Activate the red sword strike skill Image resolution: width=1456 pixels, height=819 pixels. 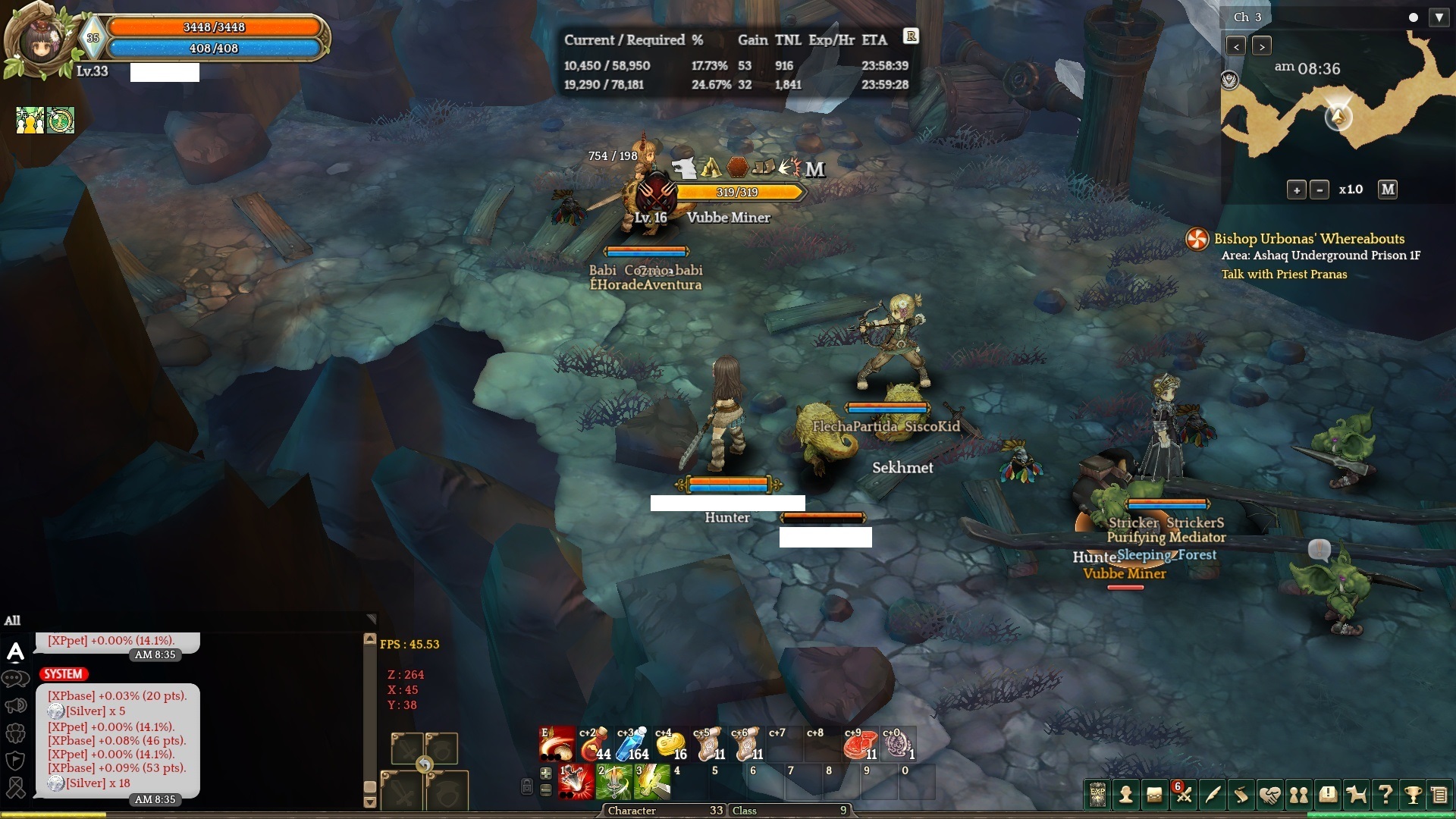[576, 783]
